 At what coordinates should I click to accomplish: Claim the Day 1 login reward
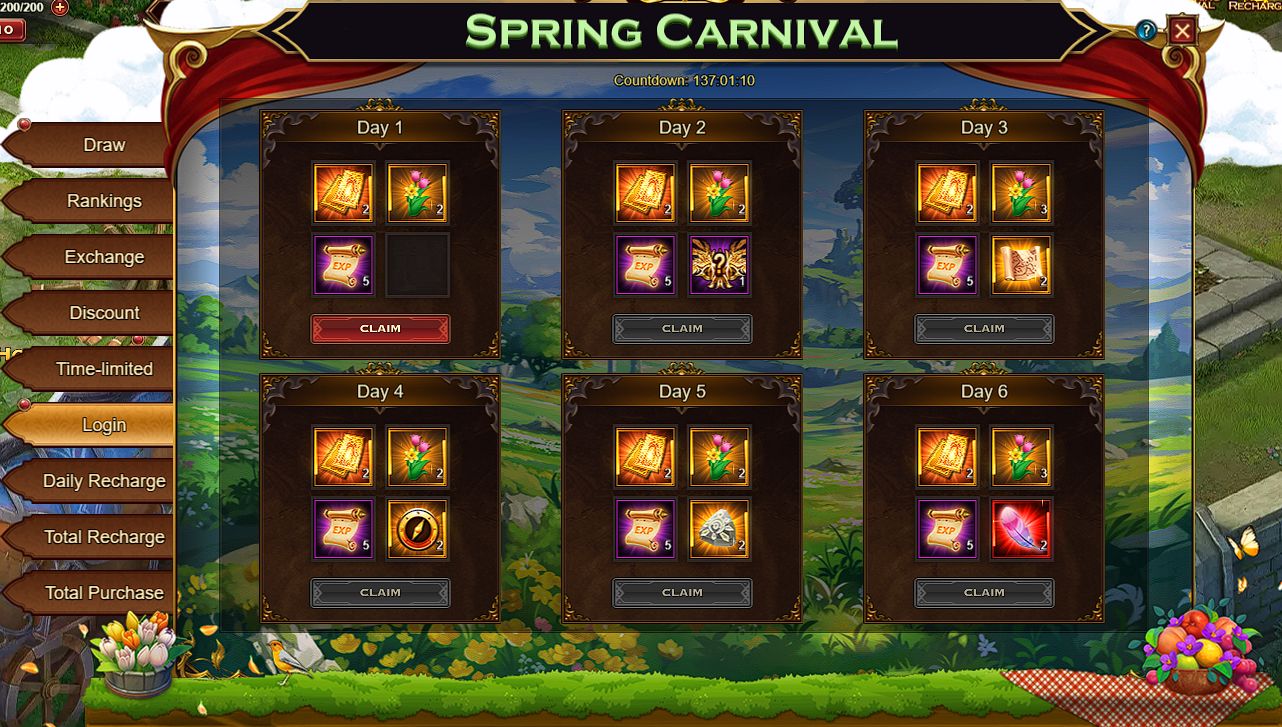[380, 329]
